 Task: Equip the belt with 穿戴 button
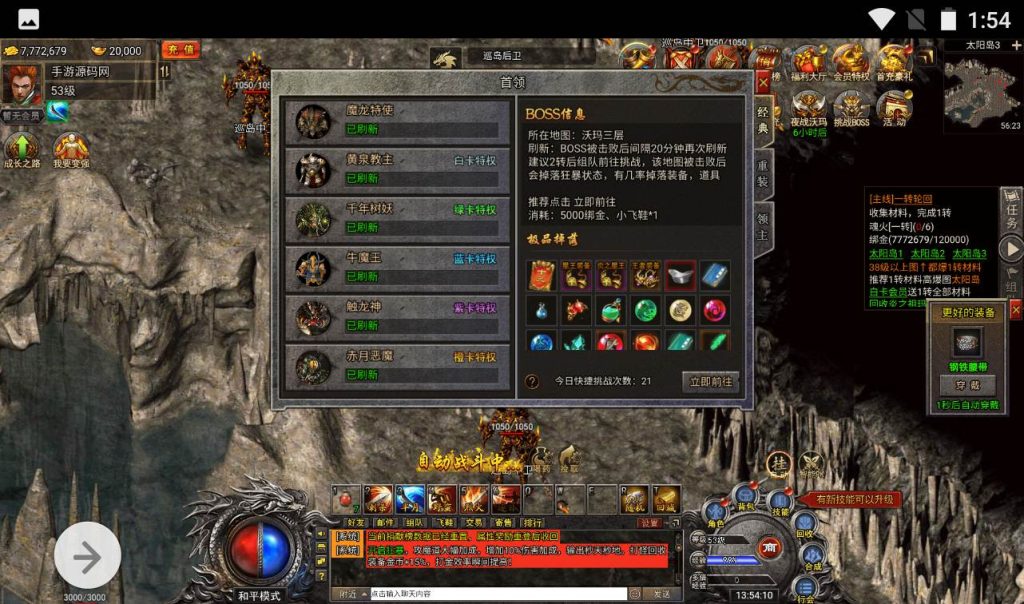point(965,384)
